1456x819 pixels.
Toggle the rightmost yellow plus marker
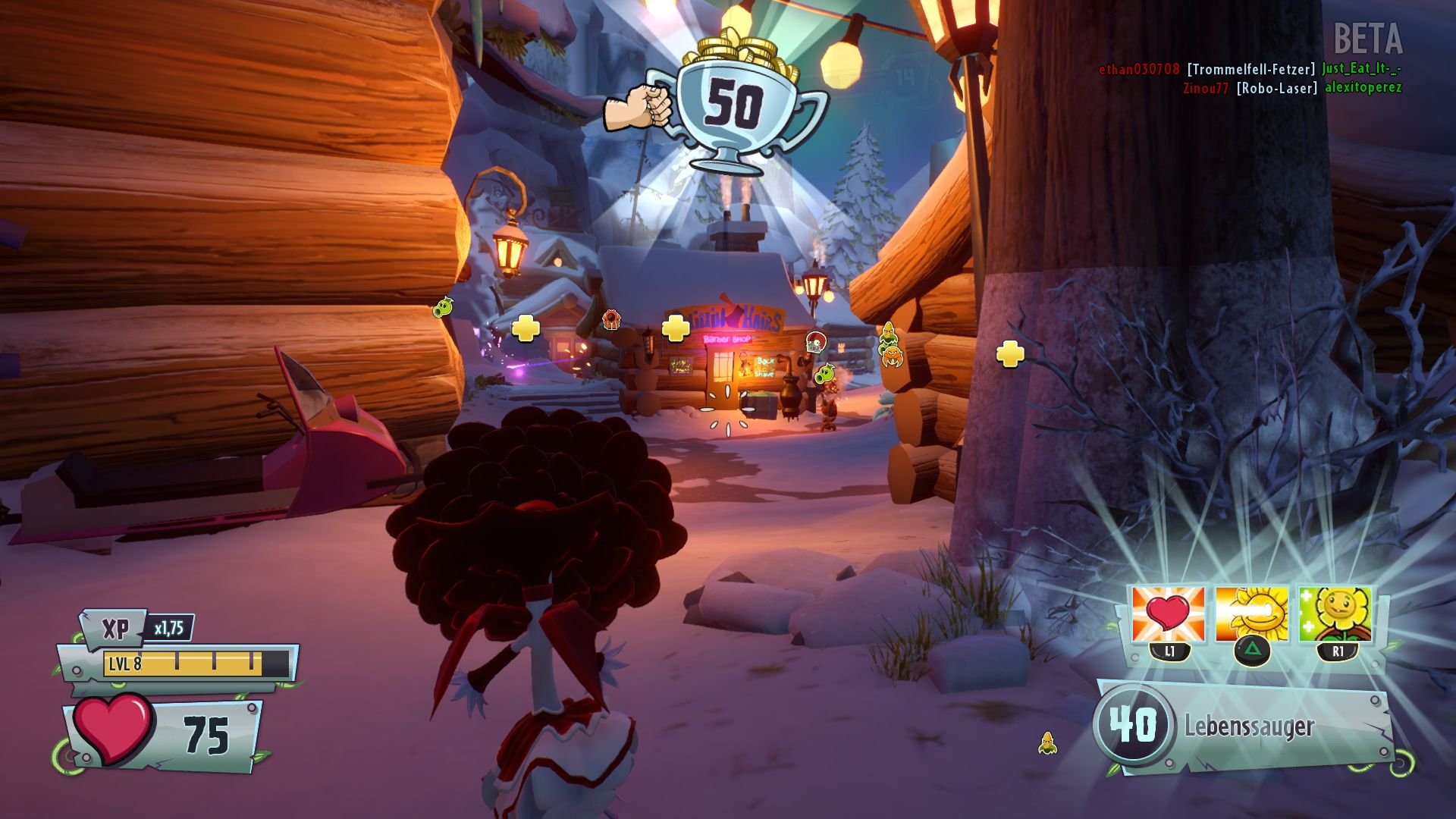click(1009, 353)
